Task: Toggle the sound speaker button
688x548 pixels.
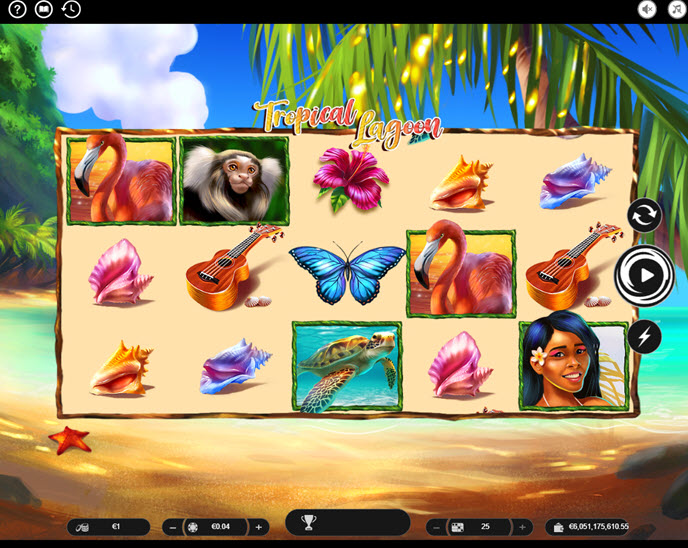Action: [647, 10]
